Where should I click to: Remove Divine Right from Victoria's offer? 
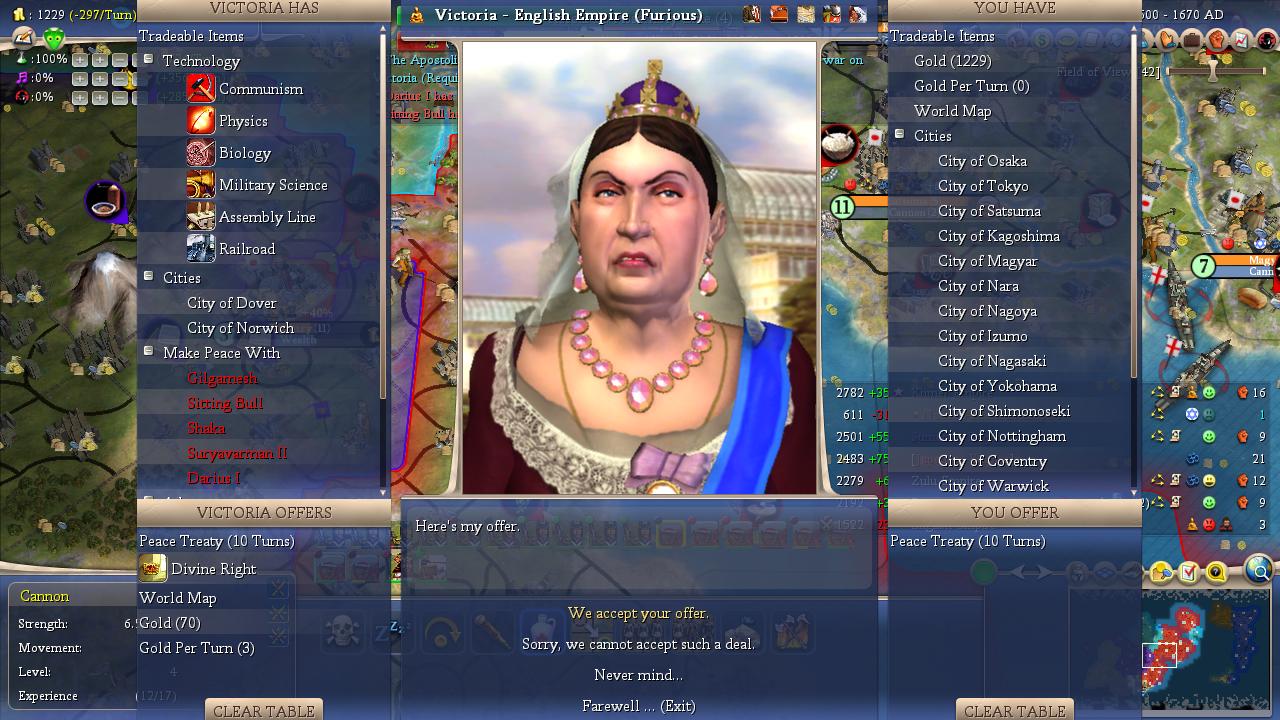coord(213,569)
